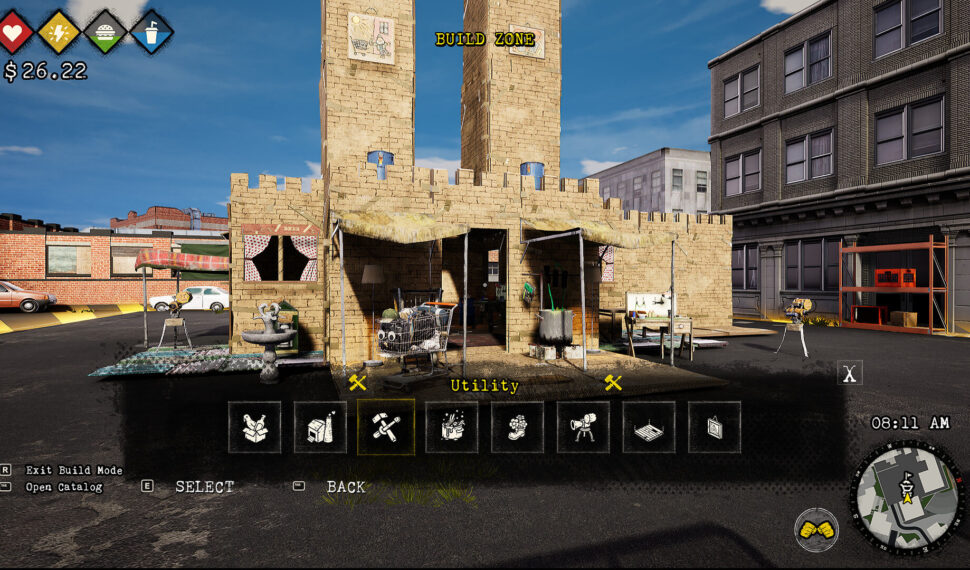
Task: Select the Utility crossed tools category
Action: tap(386, 427)
